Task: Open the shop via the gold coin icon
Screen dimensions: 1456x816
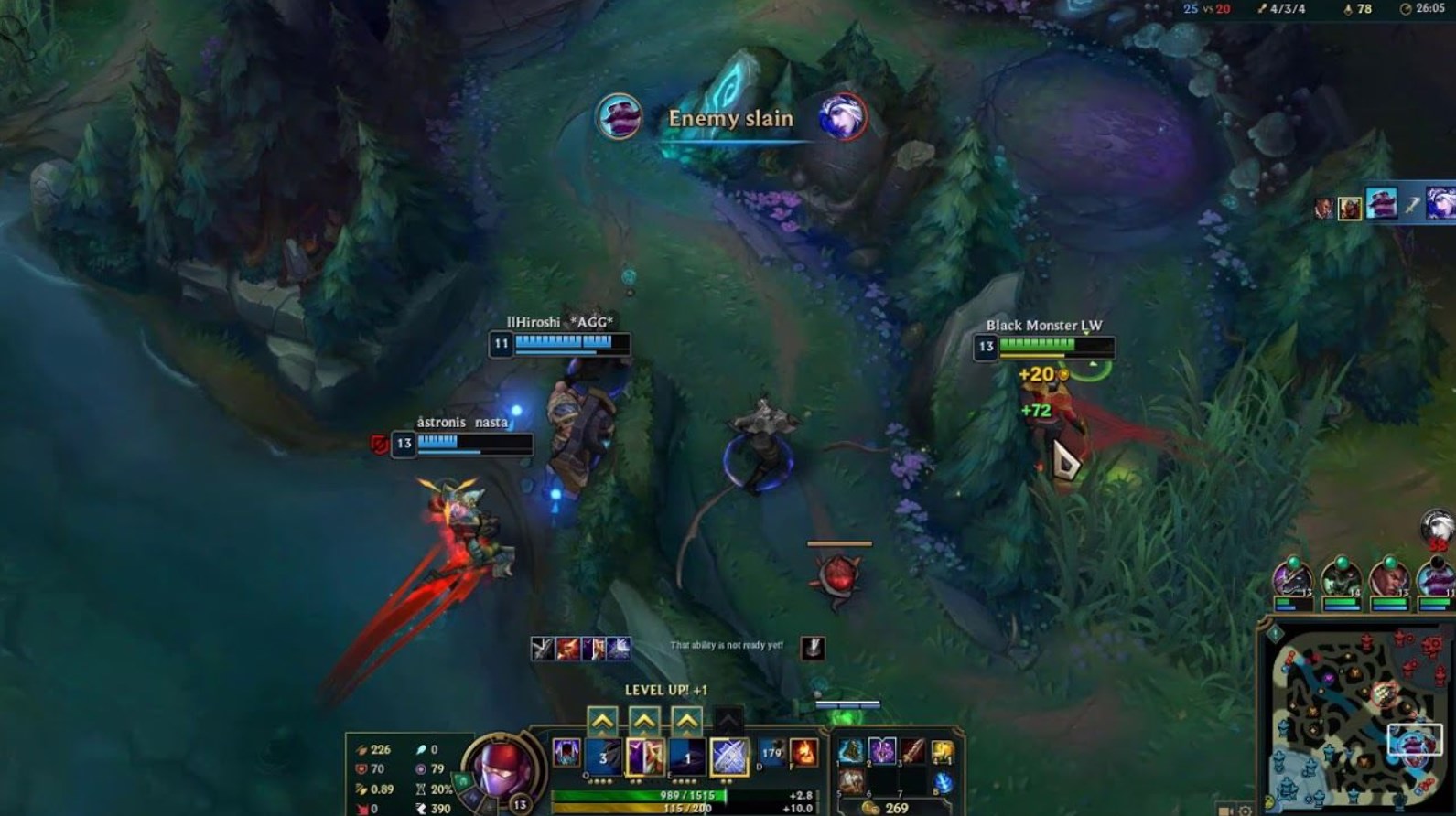Action: pos(872,805)
